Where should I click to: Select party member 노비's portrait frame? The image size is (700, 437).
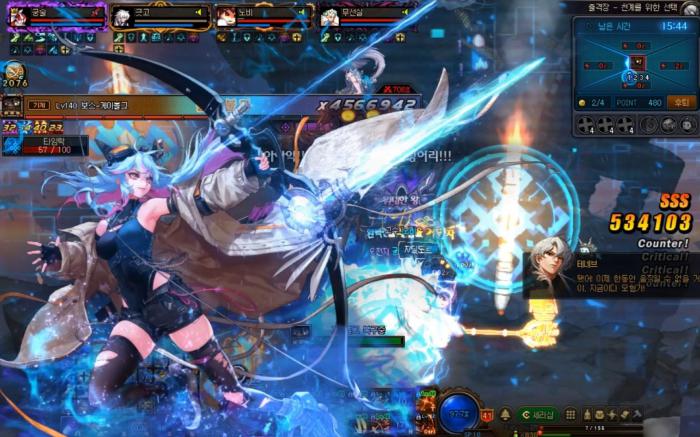point(226,17)
